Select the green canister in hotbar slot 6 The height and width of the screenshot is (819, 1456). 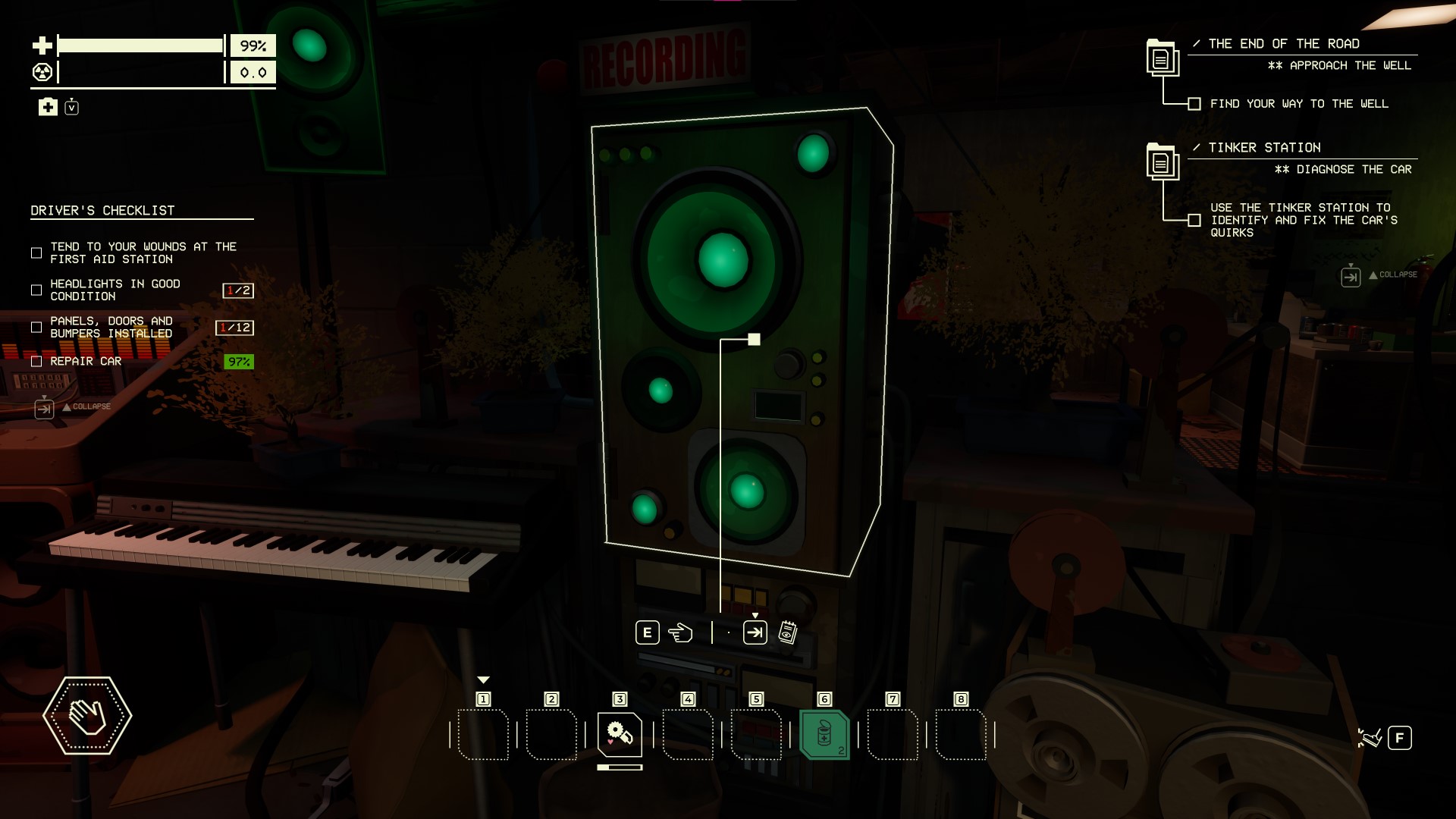[824, 734]
